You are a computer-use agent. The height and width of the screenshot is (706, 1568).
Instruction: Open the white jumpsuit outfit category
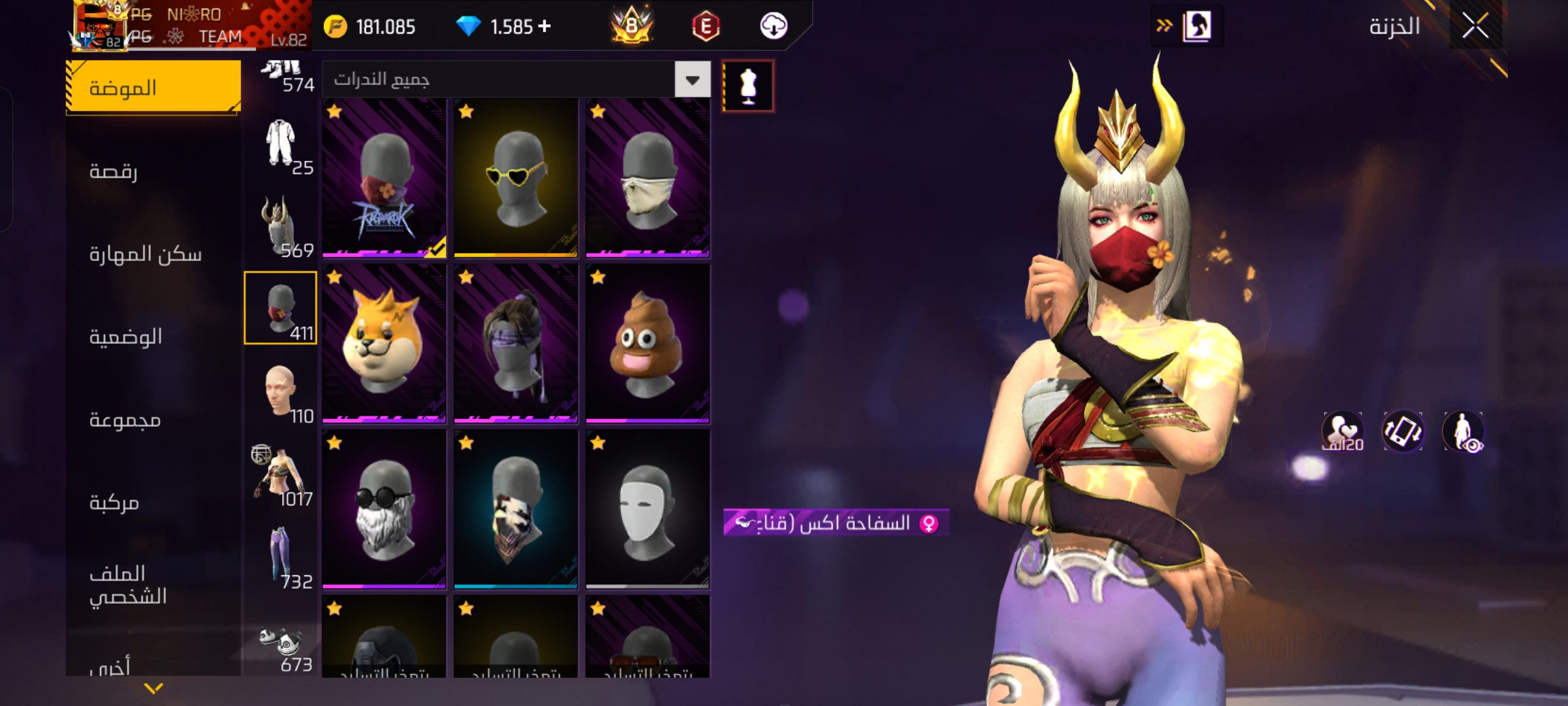click(x=282, y=145)
